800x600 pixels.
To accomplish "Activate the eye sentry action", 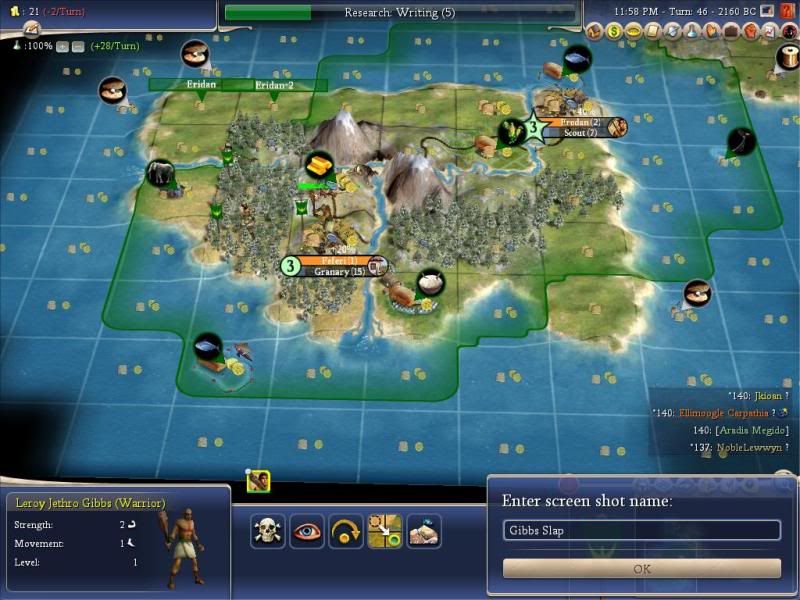I will click(307, 531).
